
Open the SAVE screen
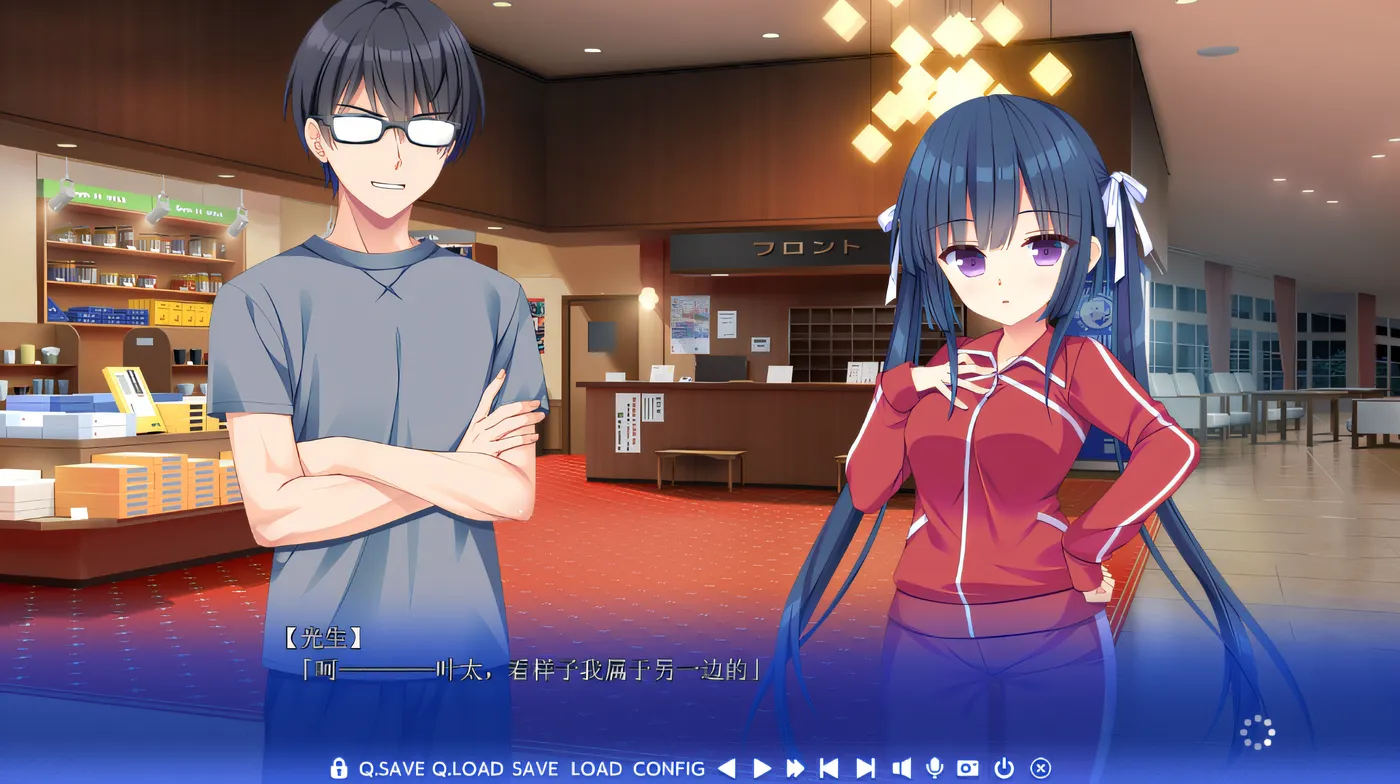[x=534, y=768]
